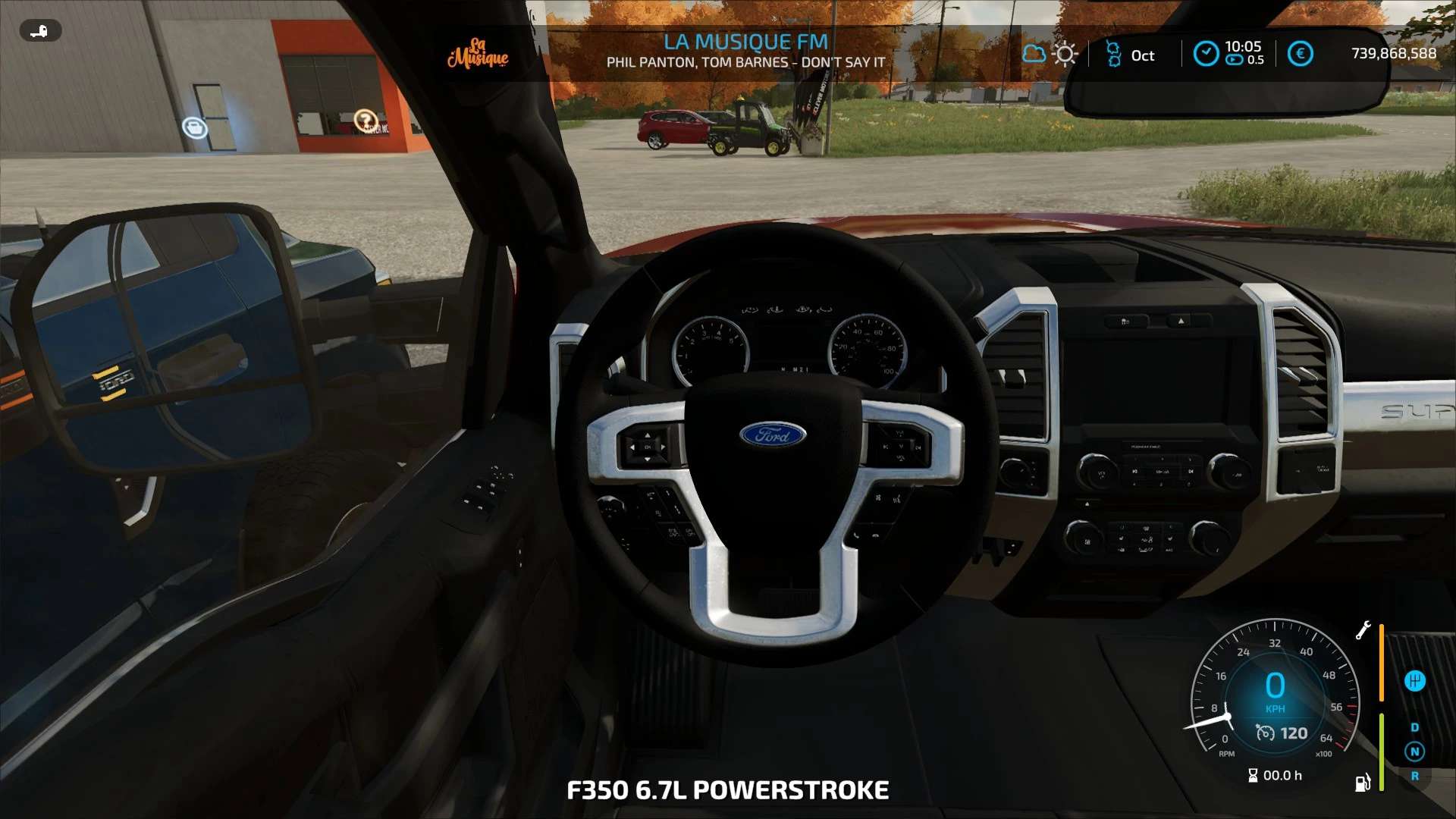Select the La Musique radio logo

click(x=478, y=53)
